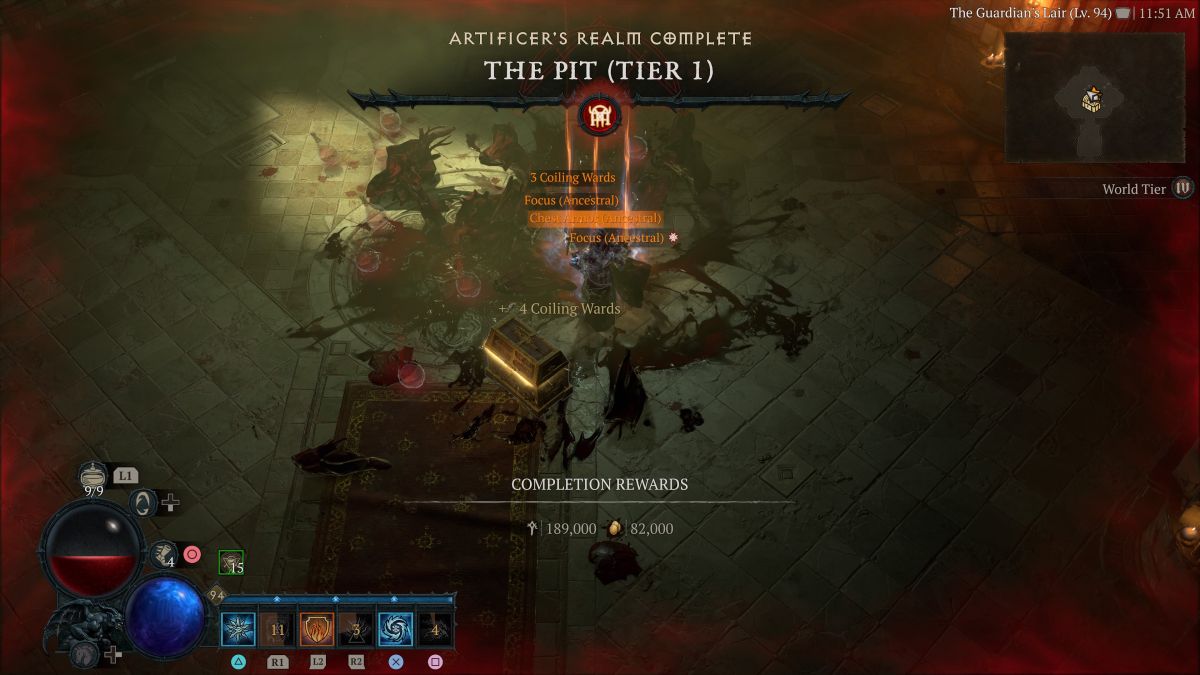1200x675 pixels.
Task: Summon the mount via the horse icon
Action: tap(85, 655)
